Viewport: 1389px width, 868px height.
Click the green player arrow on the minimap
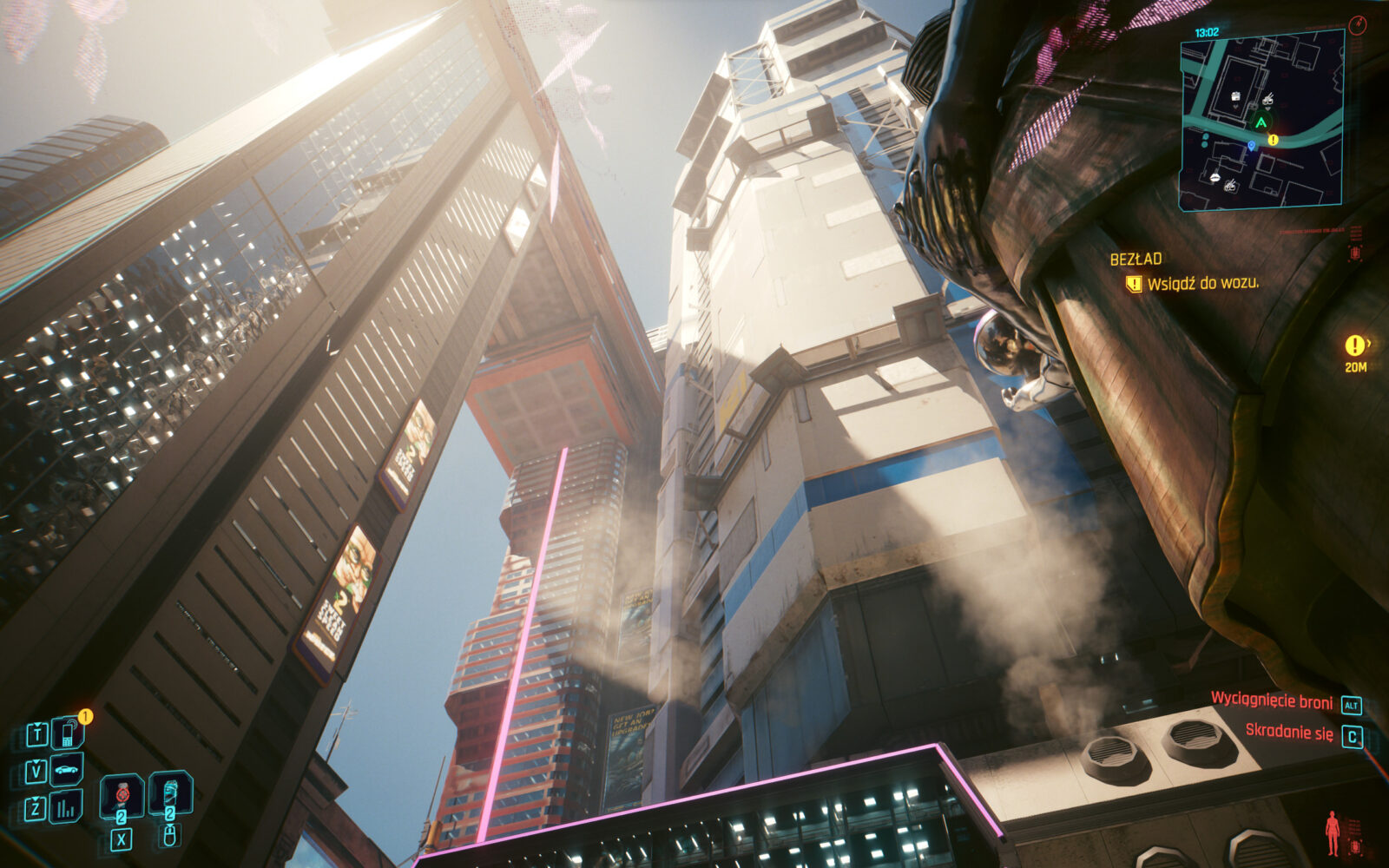pyautogui.click(x=1260, y=121)
